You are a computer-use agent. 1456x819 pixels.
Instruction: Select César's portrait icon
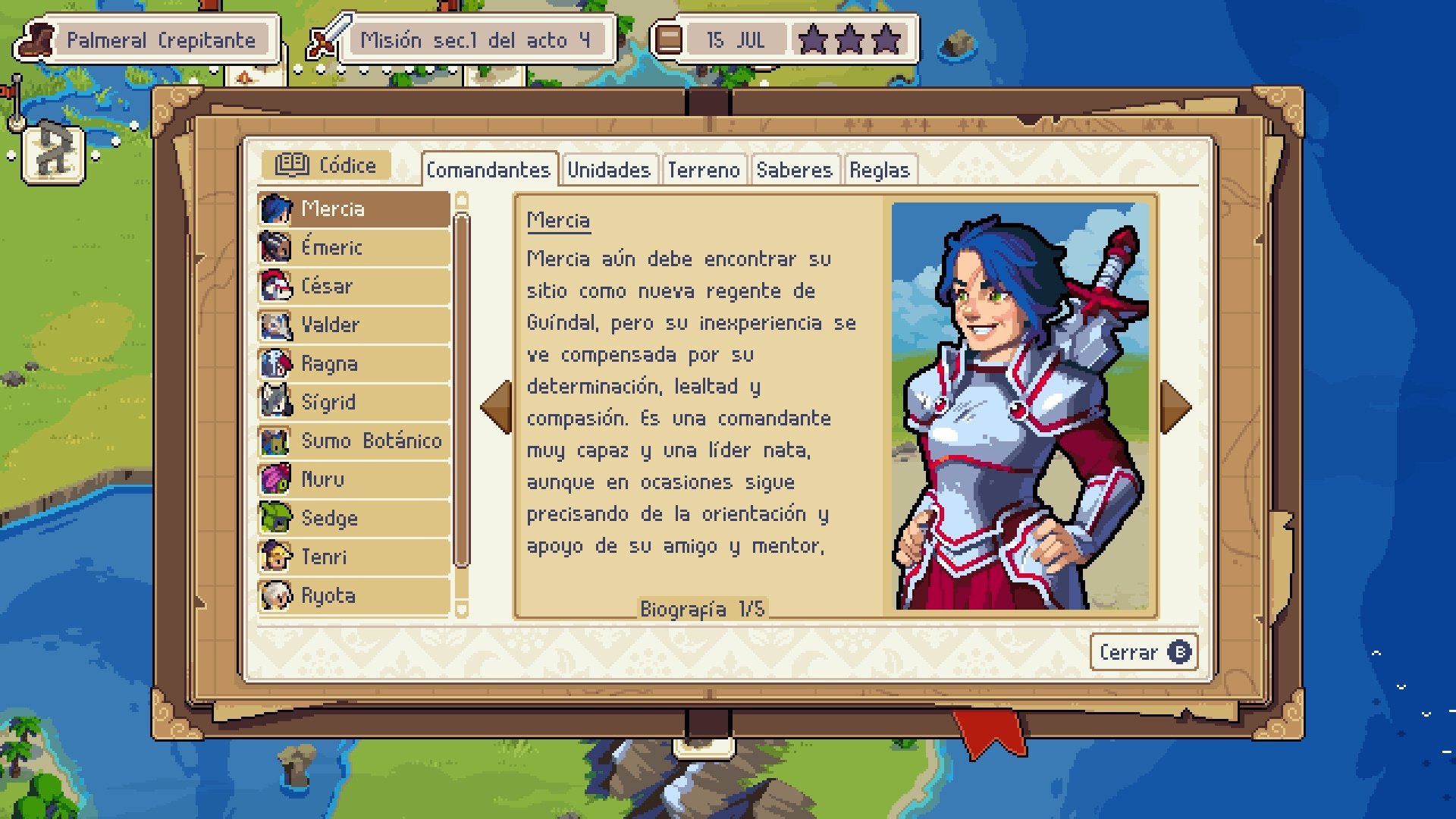click(x=278, y=286)
